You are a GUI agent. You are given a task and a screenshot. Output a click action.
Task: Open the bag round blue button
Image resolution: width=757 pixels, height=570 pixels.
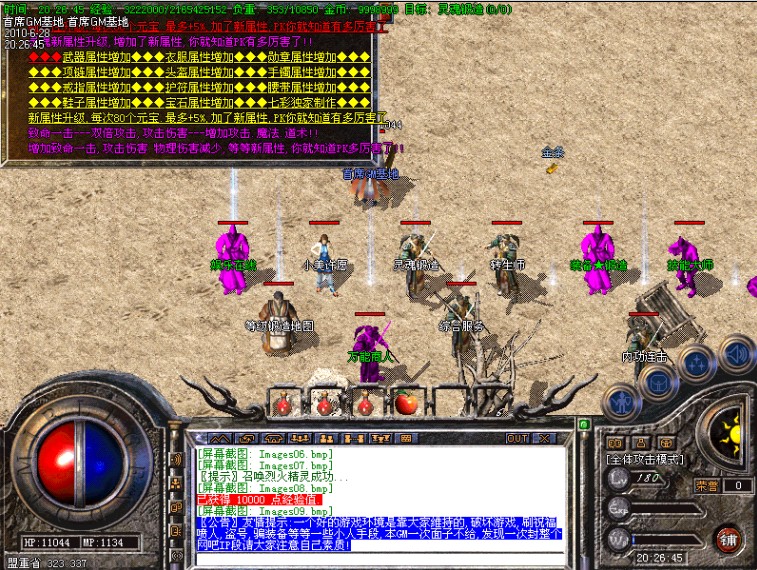pos(656,381)
